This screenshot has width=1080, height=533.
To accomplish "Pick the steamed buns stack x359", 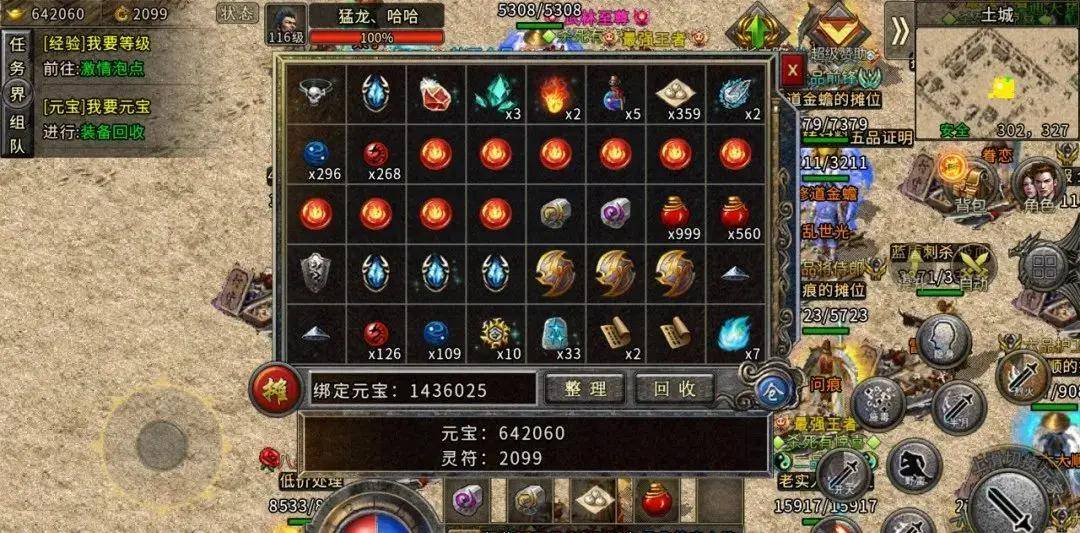I will pos(676,94).
